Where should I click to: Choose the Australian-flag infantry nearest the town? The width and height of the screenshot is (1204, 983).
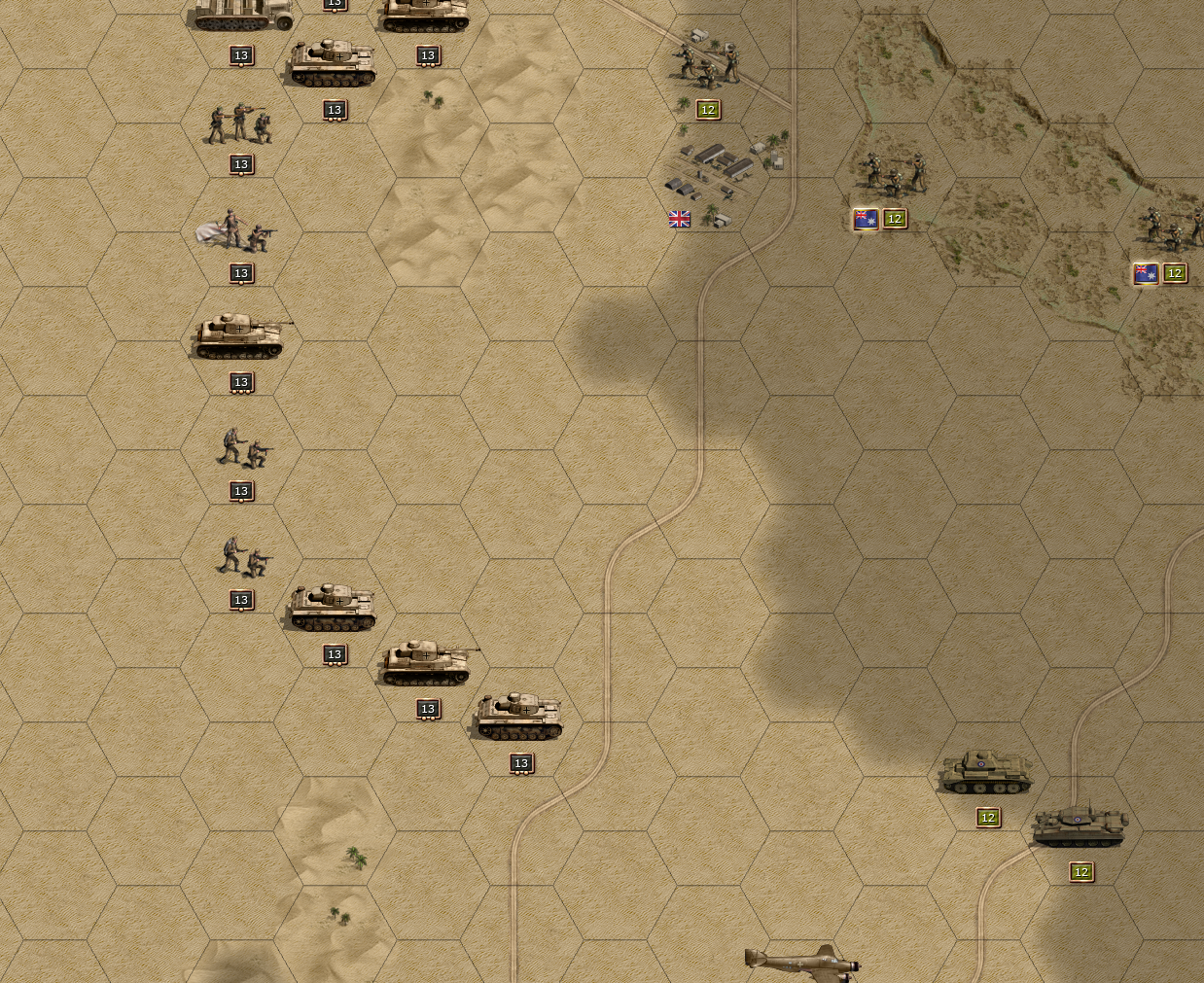[x=893, y=173]
